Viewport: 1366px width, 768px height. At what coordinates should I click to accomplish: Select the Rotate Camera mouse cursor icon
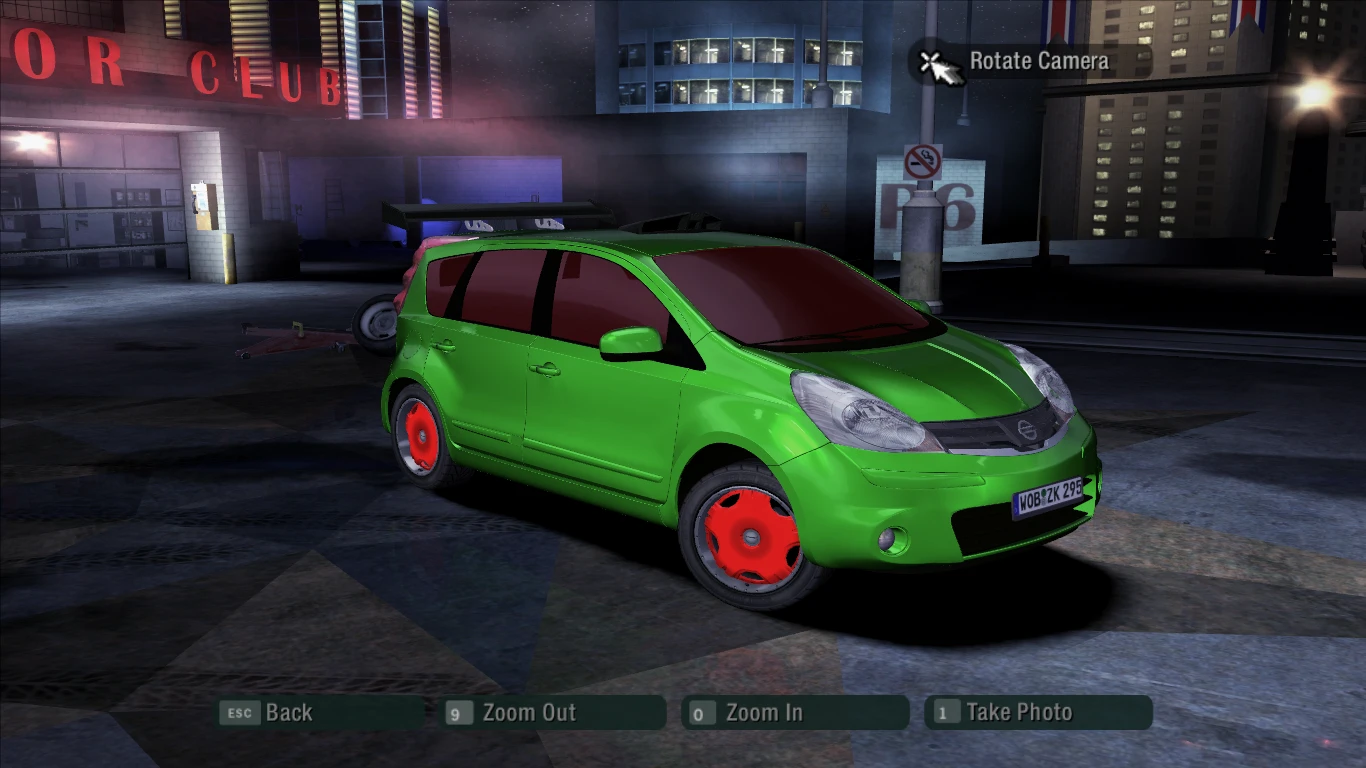(x=938, y=64)
